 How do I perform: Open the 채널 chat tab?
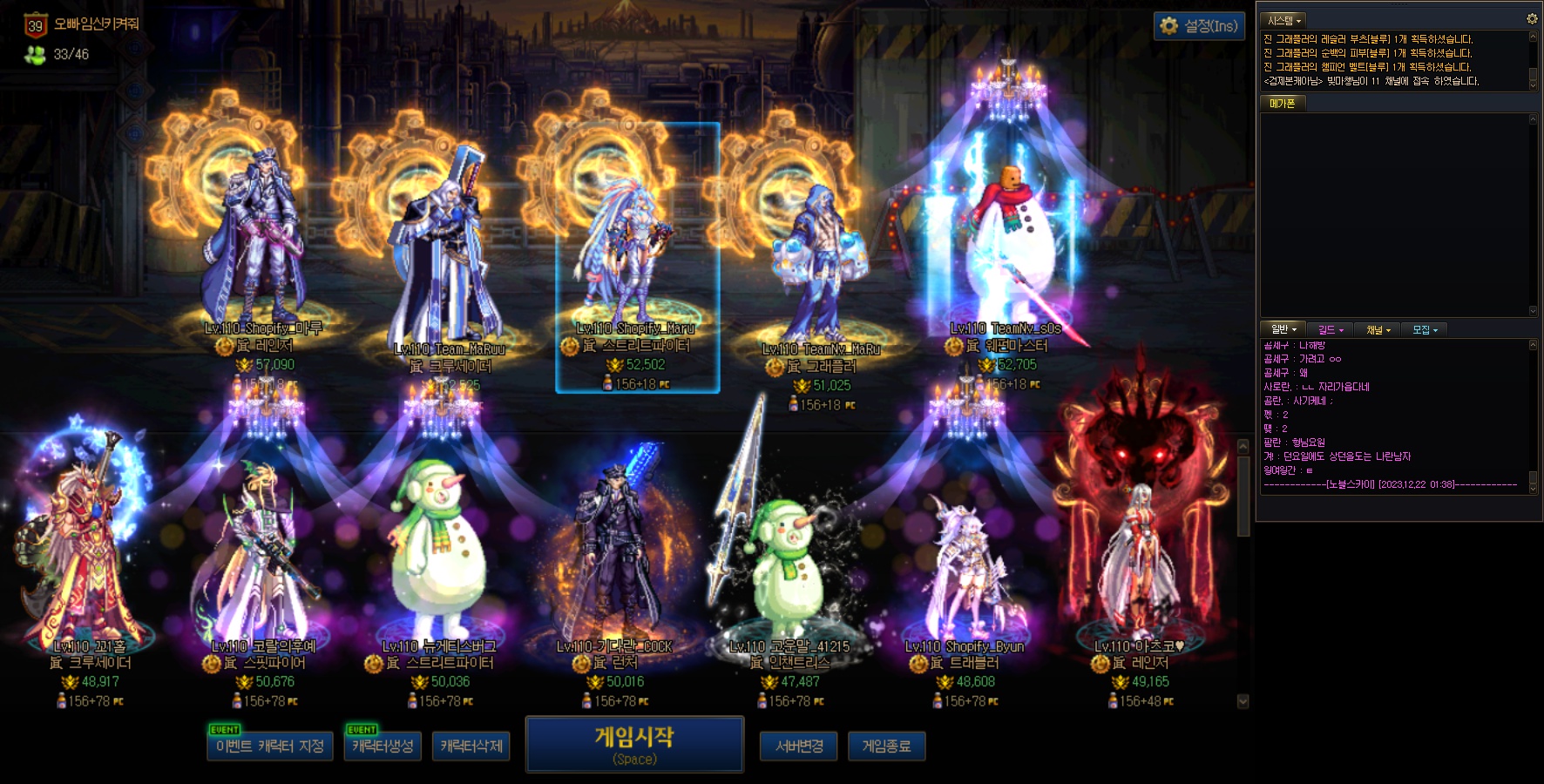[x=1378, y=329]
